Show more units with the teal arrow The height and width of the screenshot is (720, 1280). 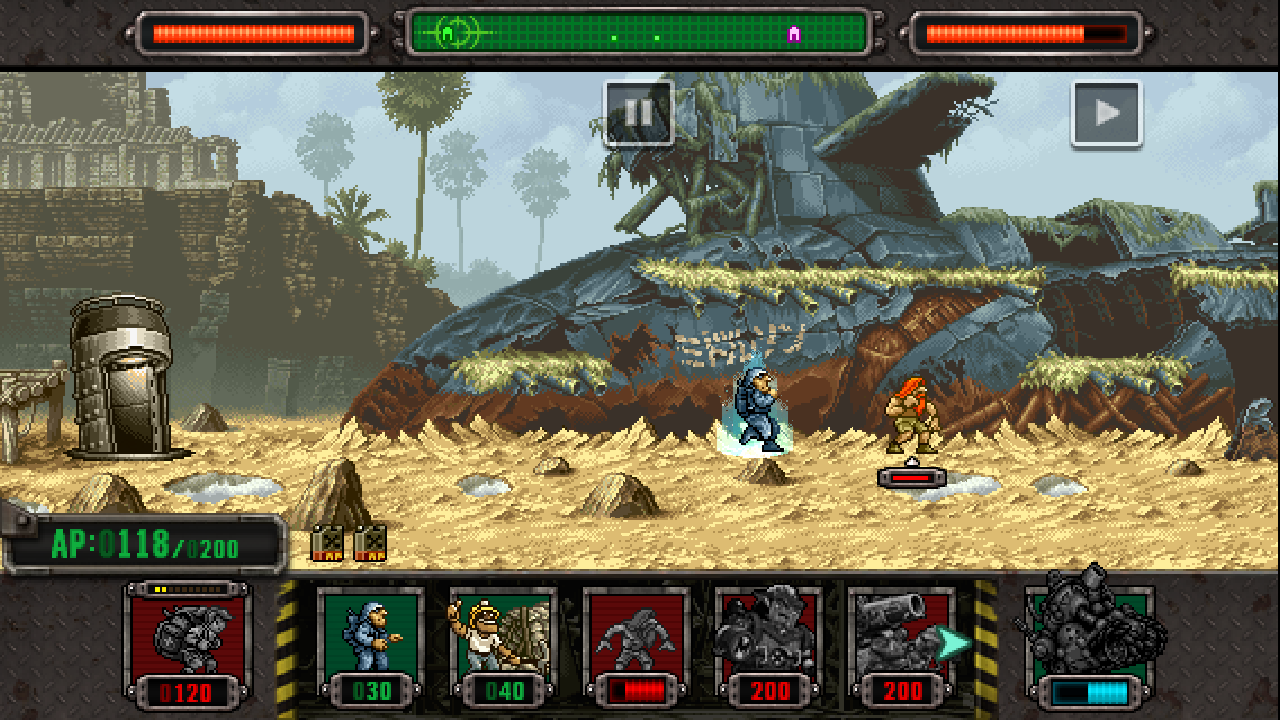pos(954,644)
